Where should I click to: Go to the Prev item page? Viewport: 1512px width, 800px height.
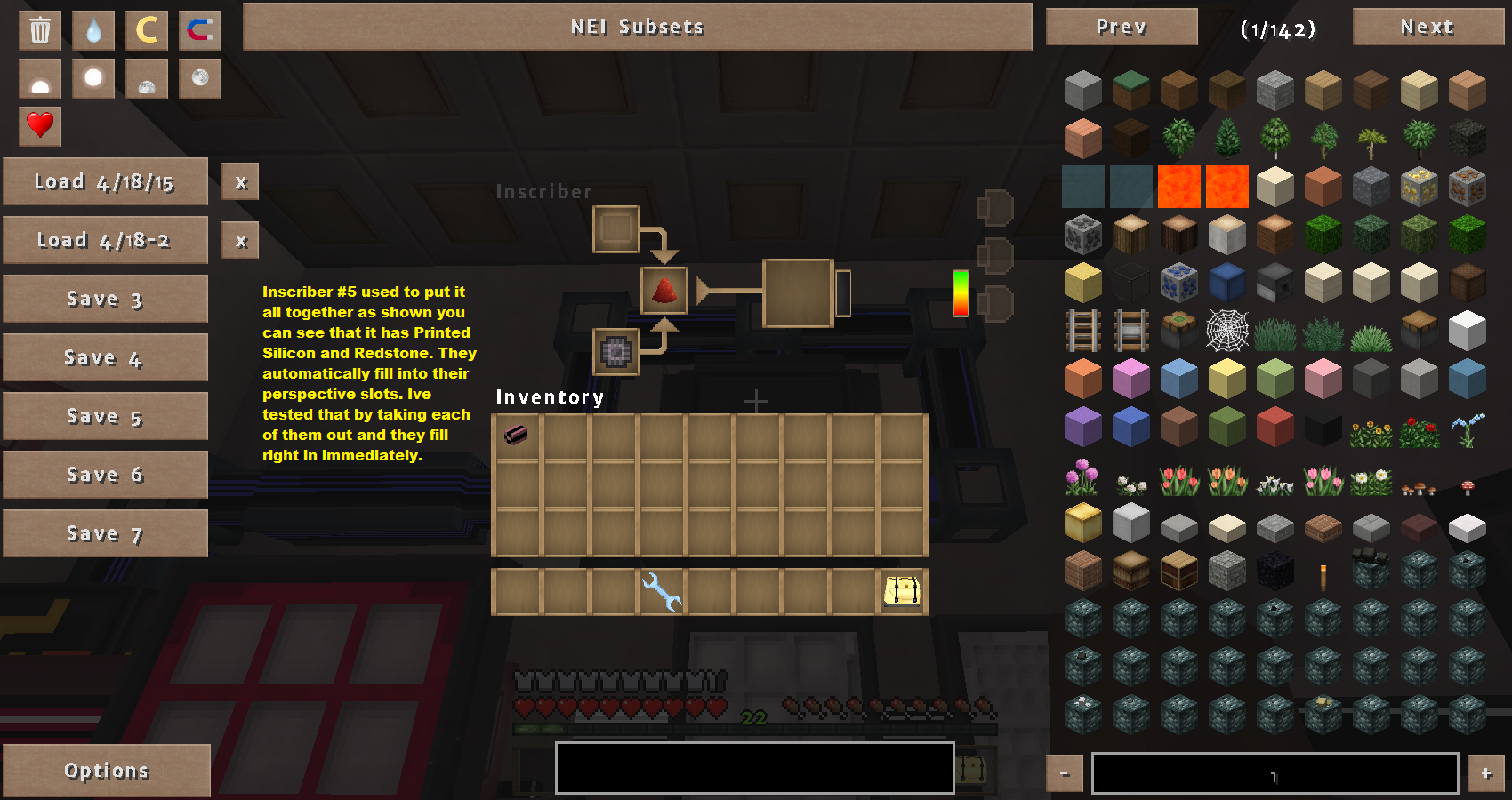tap(1121, 27)
